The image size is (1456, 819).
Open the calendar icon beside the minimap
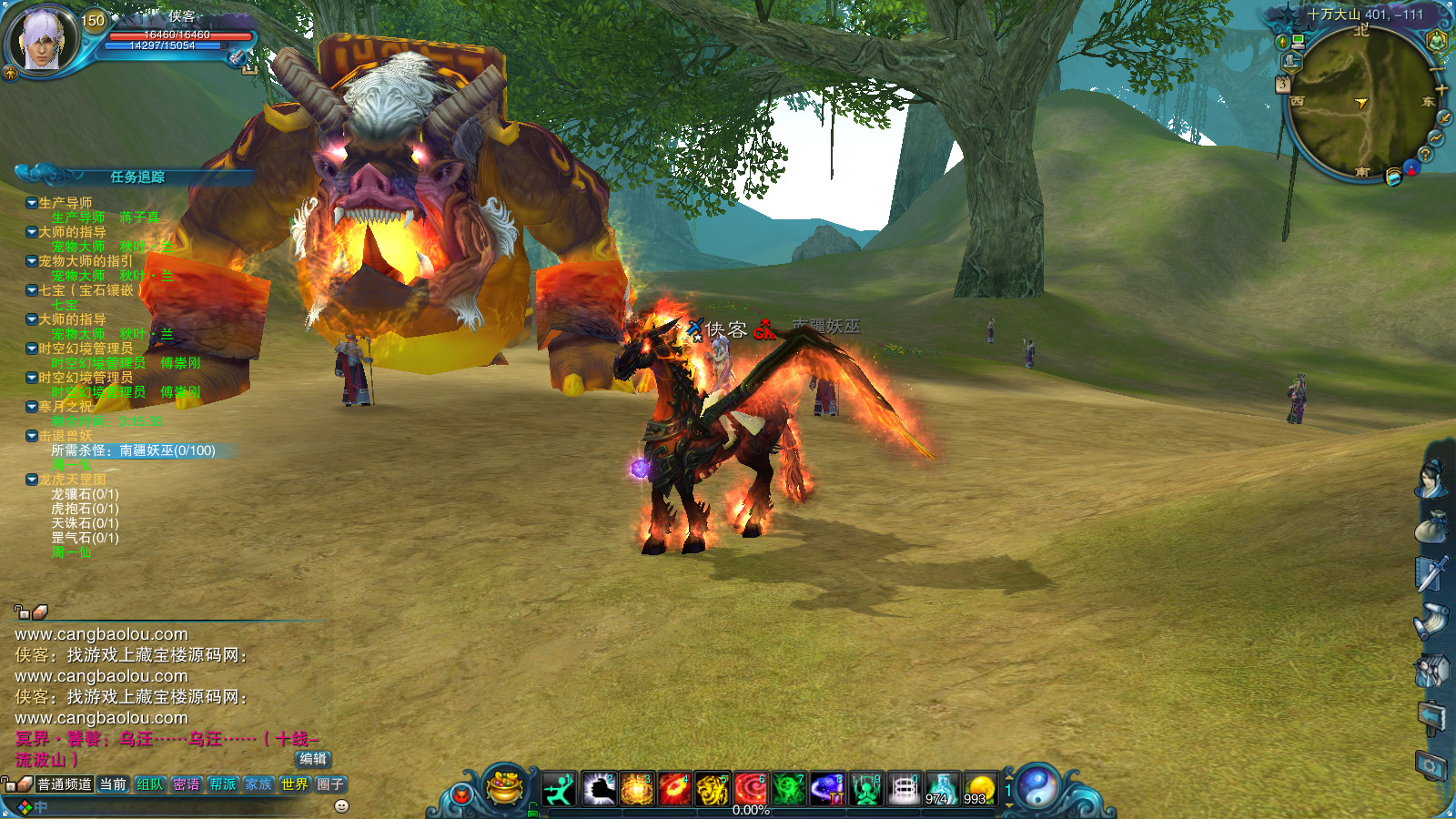1282,84
